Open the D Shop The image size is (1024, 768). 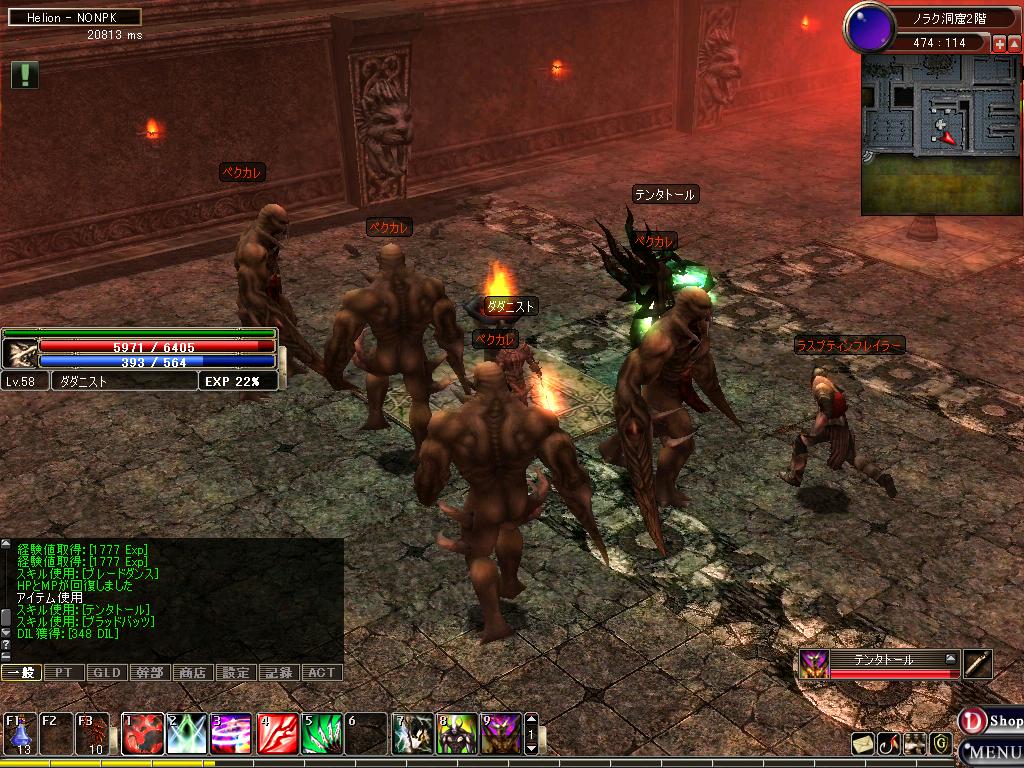pyautogui.click(x=992, y=720)
